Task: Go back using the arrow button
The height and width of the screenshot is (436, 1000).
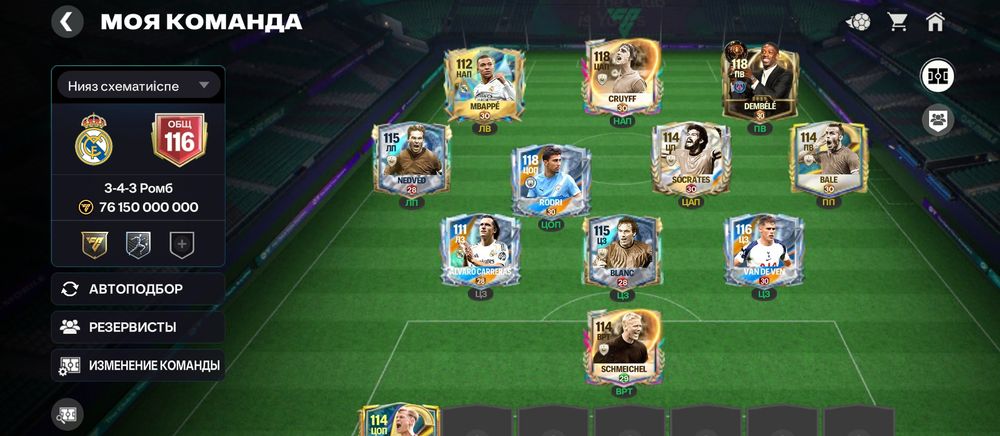Action: 67,22
